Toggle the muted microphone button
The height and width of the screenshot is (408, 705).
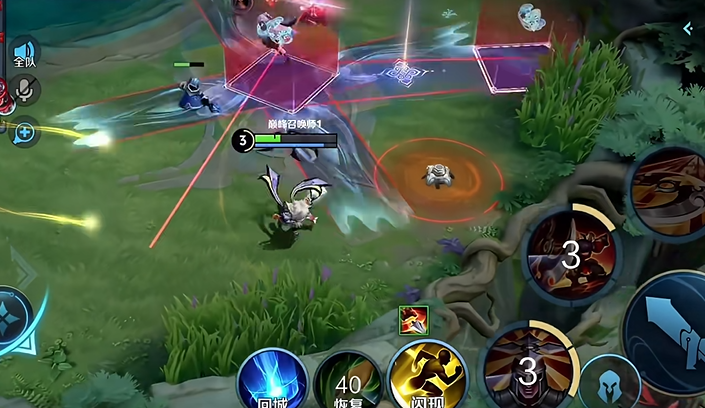pos(24,92)
